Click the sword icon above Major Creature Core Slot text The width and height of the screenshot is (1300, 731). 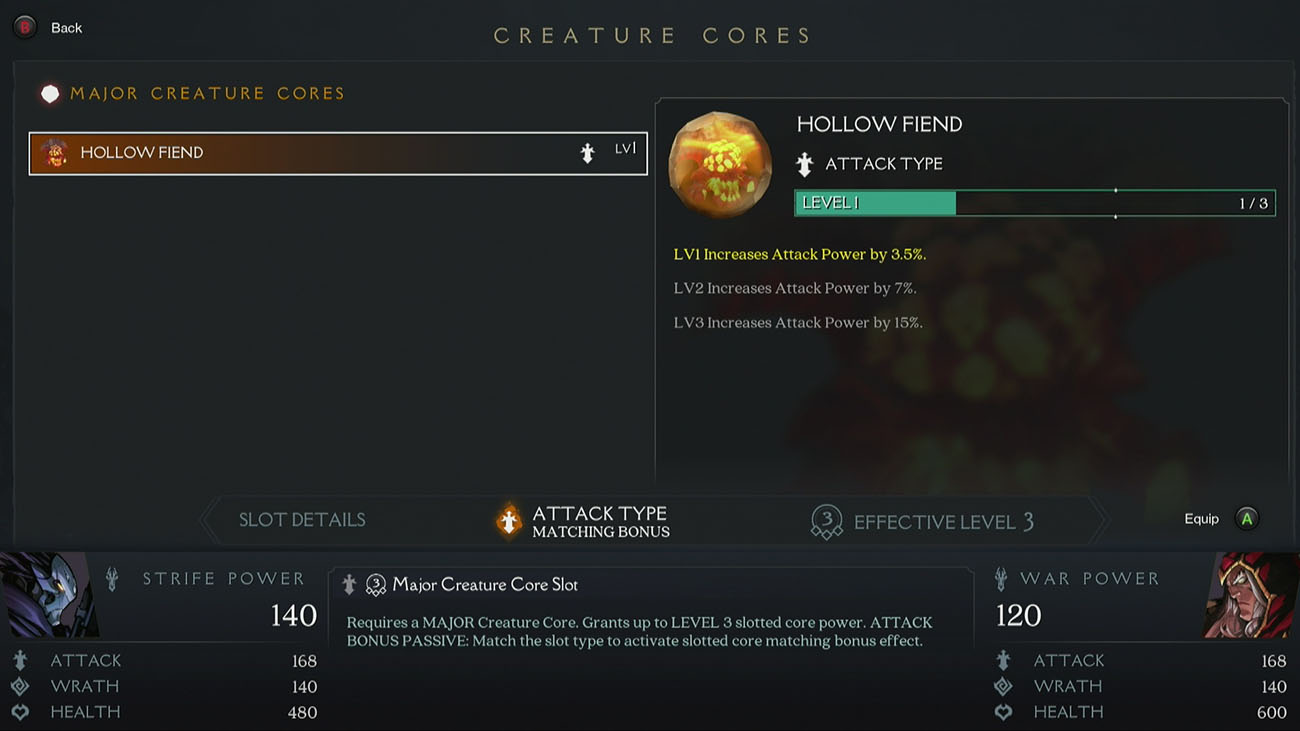point(349,584)
